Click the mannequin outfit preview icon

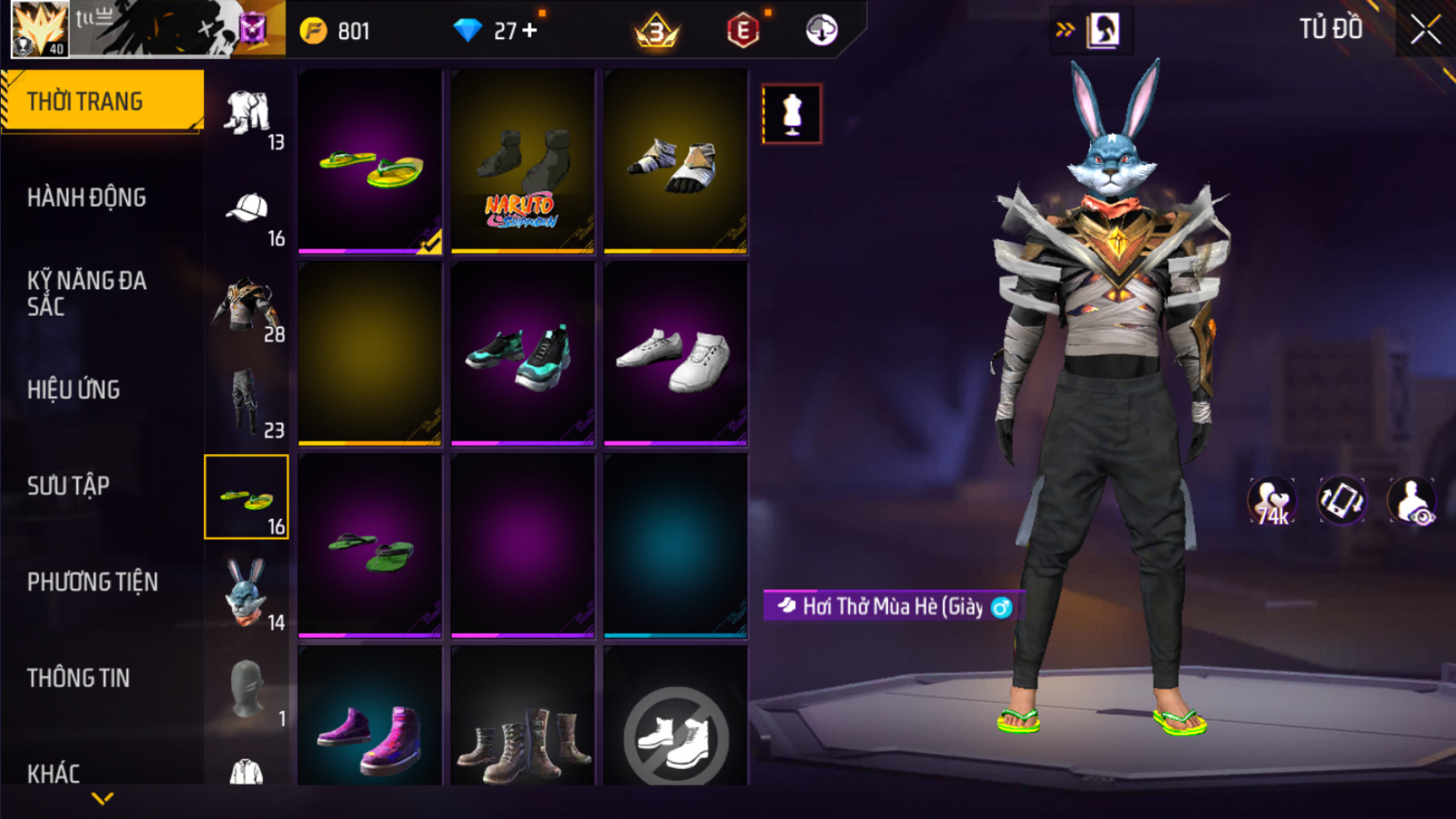pos(792,114)
